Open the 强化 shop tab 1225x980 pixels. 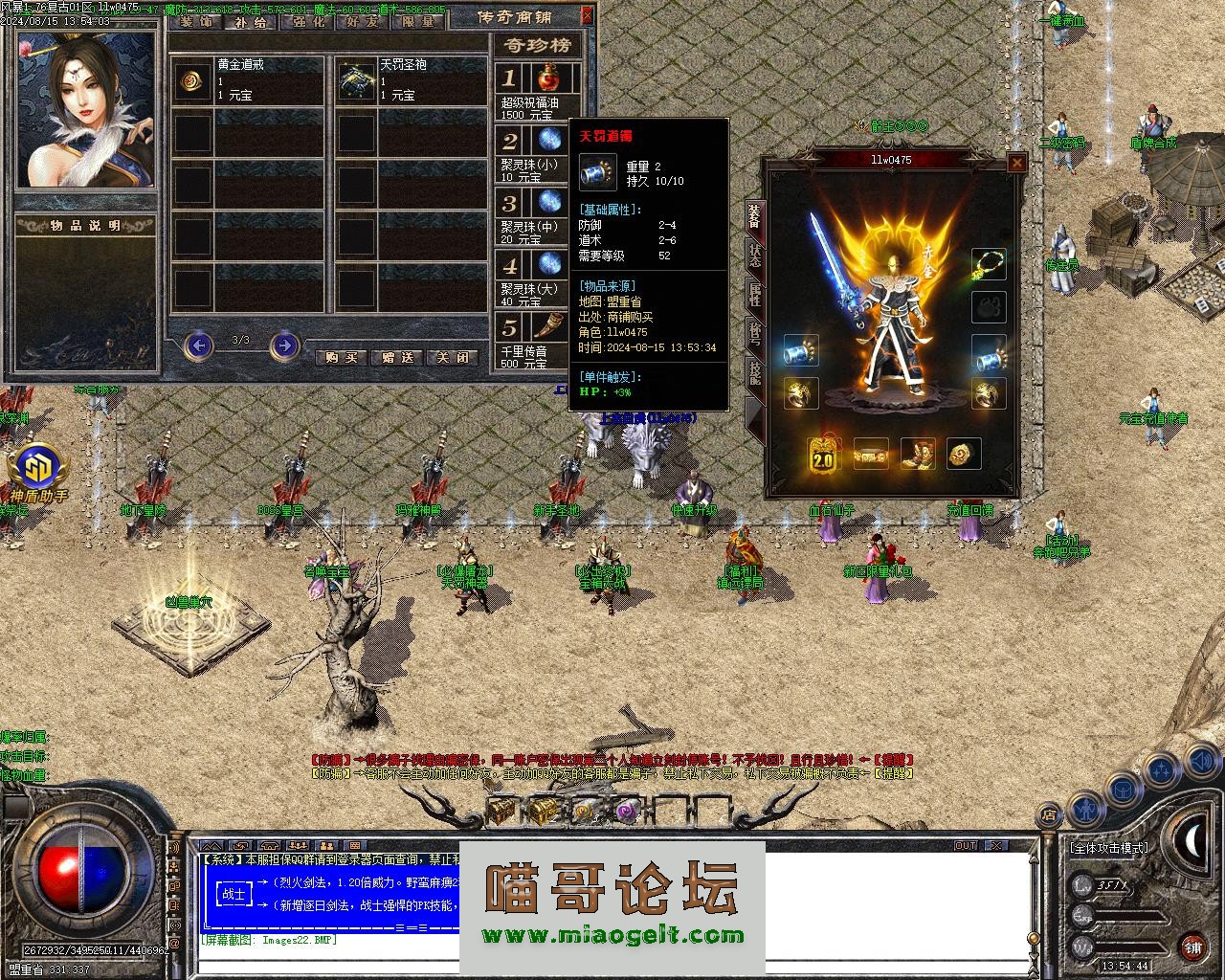coord(308,22)
